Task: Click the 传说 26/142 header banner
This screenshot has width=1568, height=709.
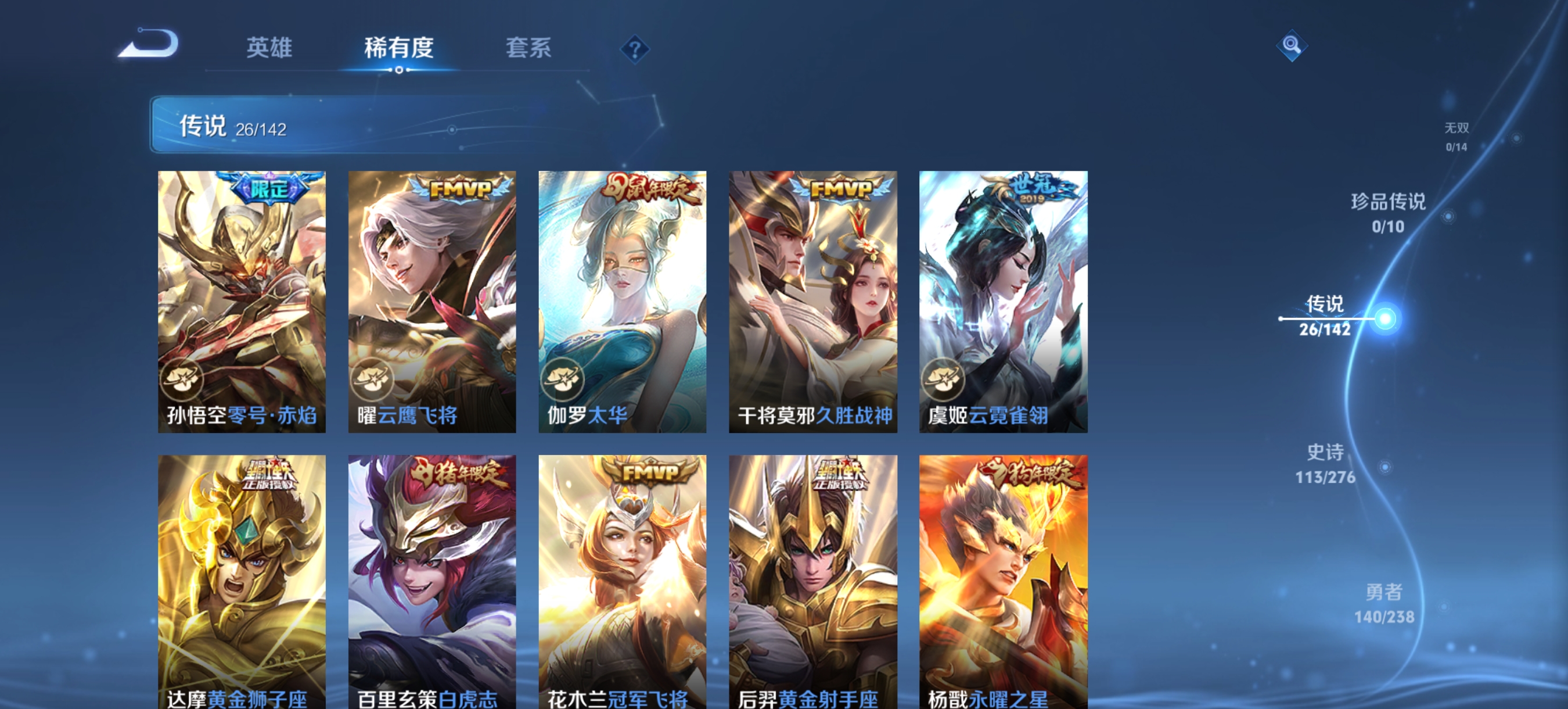Action: tap(231, 127)
